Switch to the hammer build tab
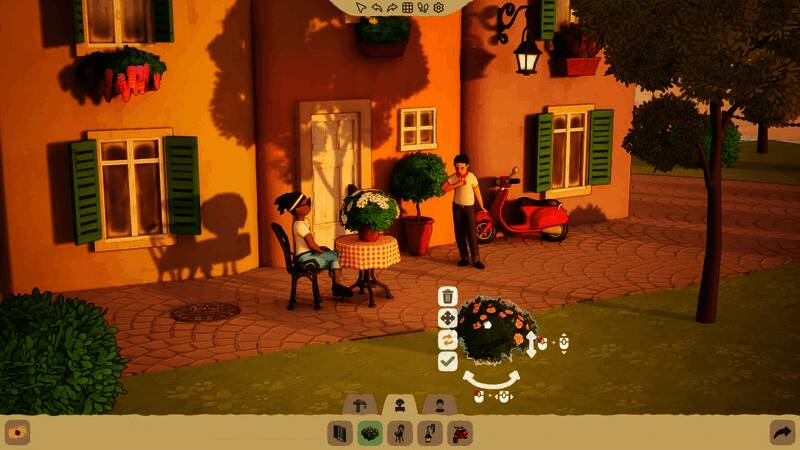 pyautogui.click(x=359, y=405)
